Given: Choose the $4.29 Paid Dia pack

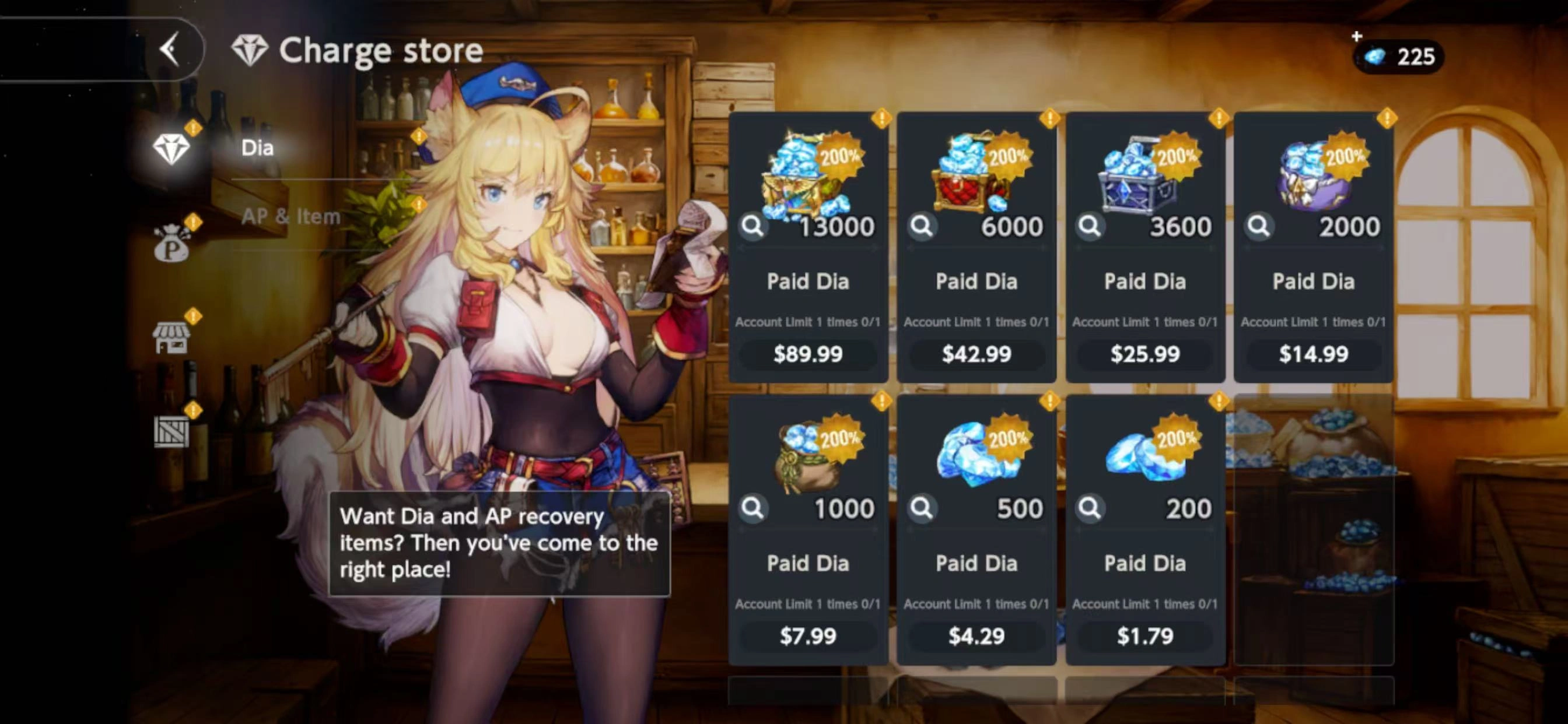Looking at the screenshot, I should [x=977, y=636].
